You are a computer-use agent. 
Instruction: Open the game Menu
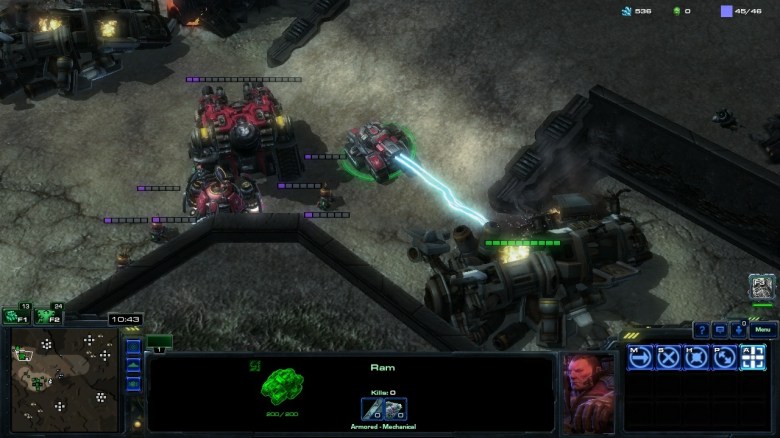[763, 330]
